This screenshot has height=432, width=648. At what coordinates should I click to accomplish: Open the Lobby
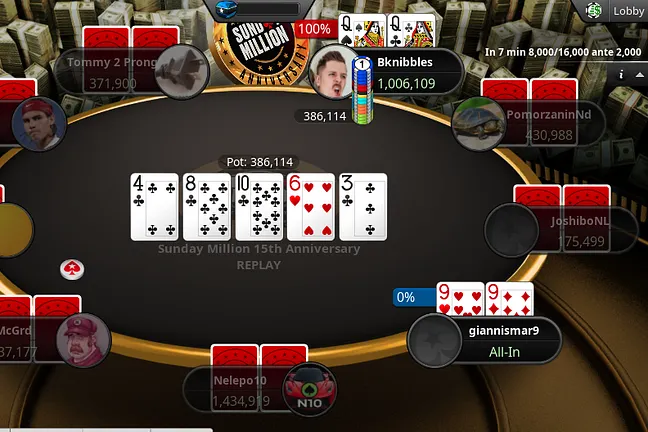click(x=628, y=11)
